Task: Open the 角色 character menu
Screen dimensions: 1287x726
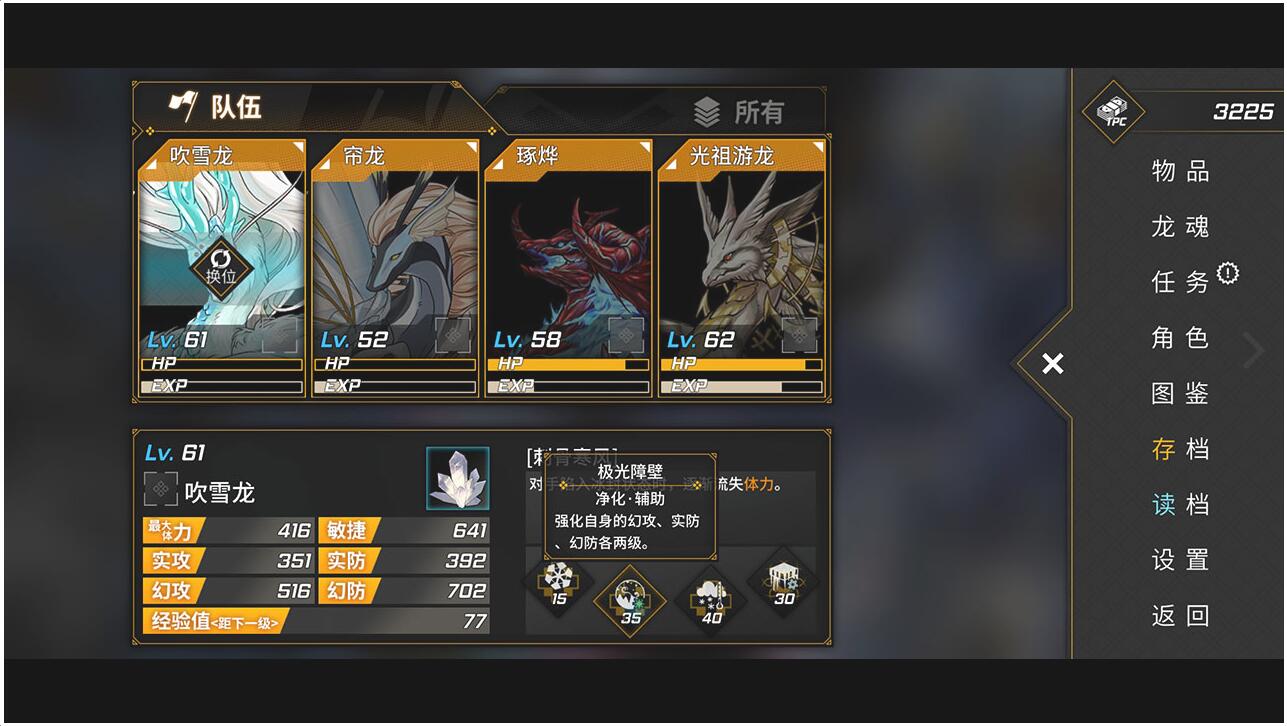Action: pos(1180,338)
